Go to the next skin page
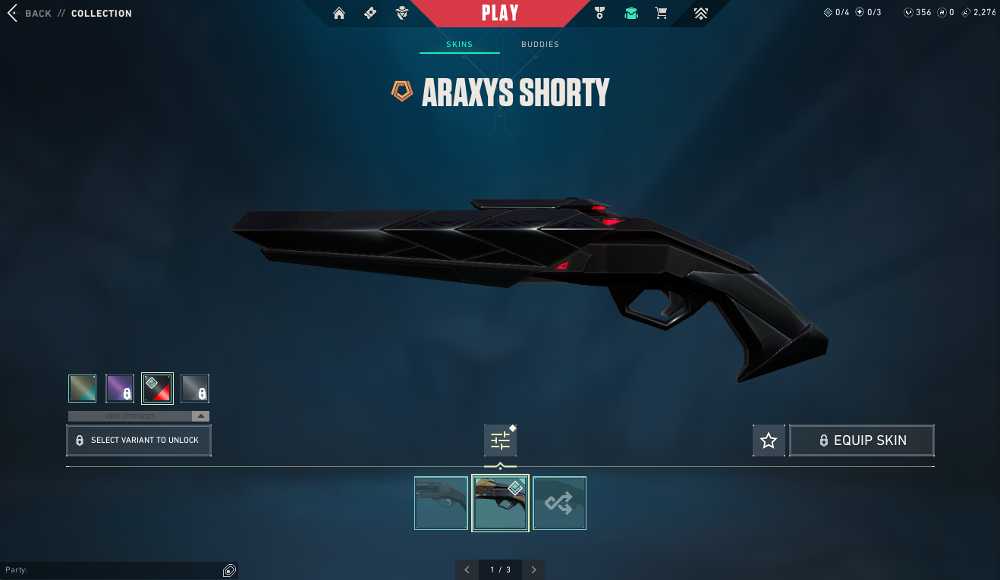The width and height of the screenshot is (1000, 580). 534,570
